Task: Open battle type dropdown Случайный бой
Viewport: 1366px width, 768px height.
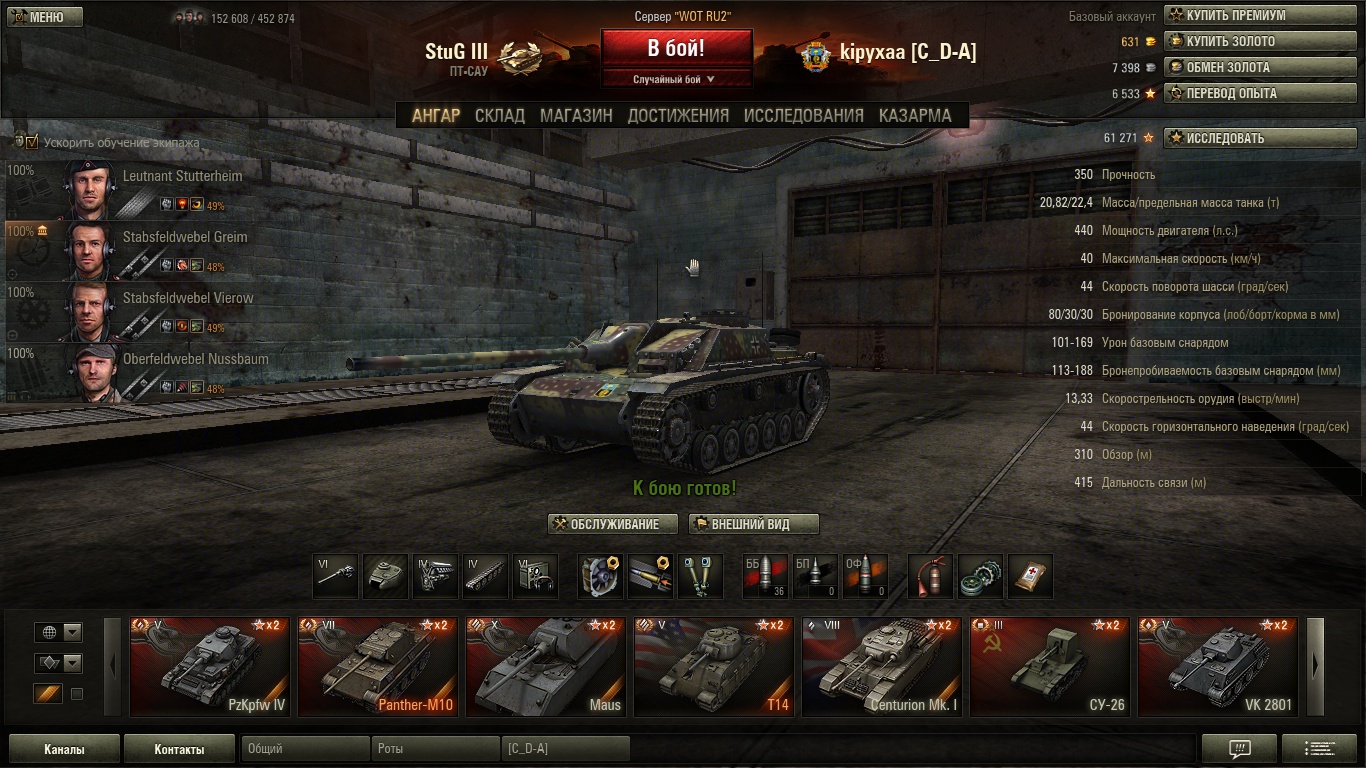Action: [676, 79]
